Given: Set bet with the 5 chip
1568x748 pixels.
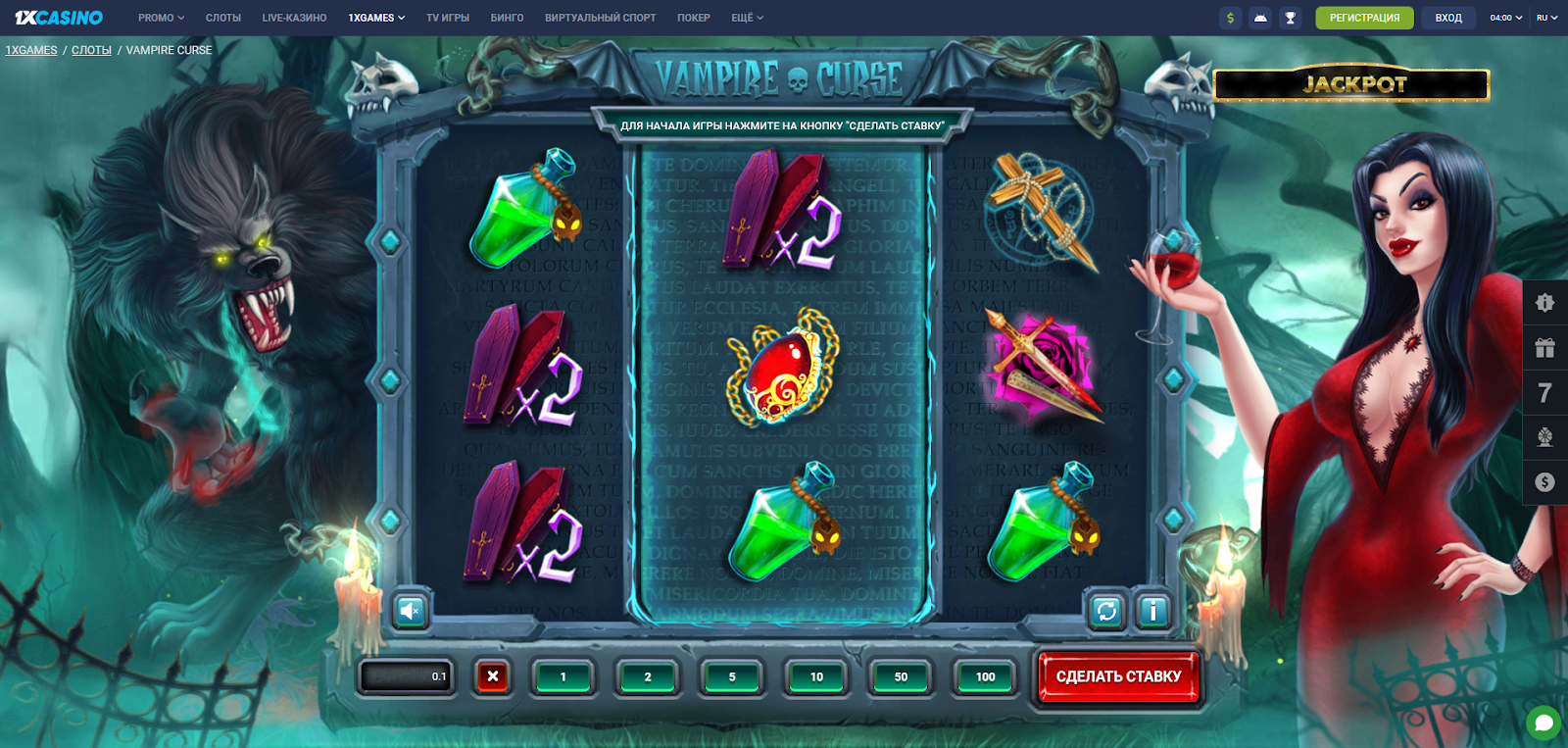Looking at the screenshot, I should (732, 676).
